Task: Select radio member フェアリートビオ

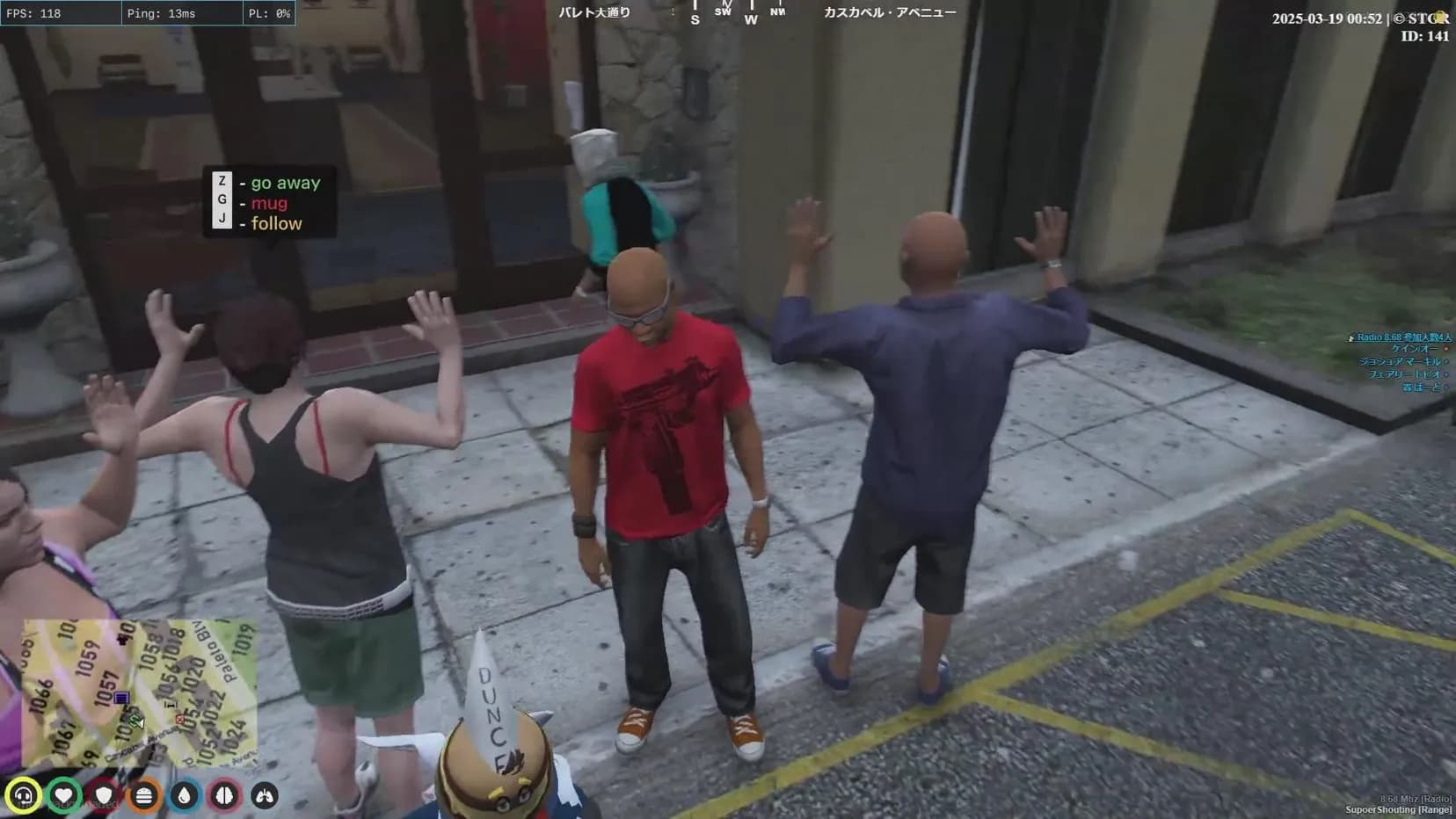Action: point(1404,374)
